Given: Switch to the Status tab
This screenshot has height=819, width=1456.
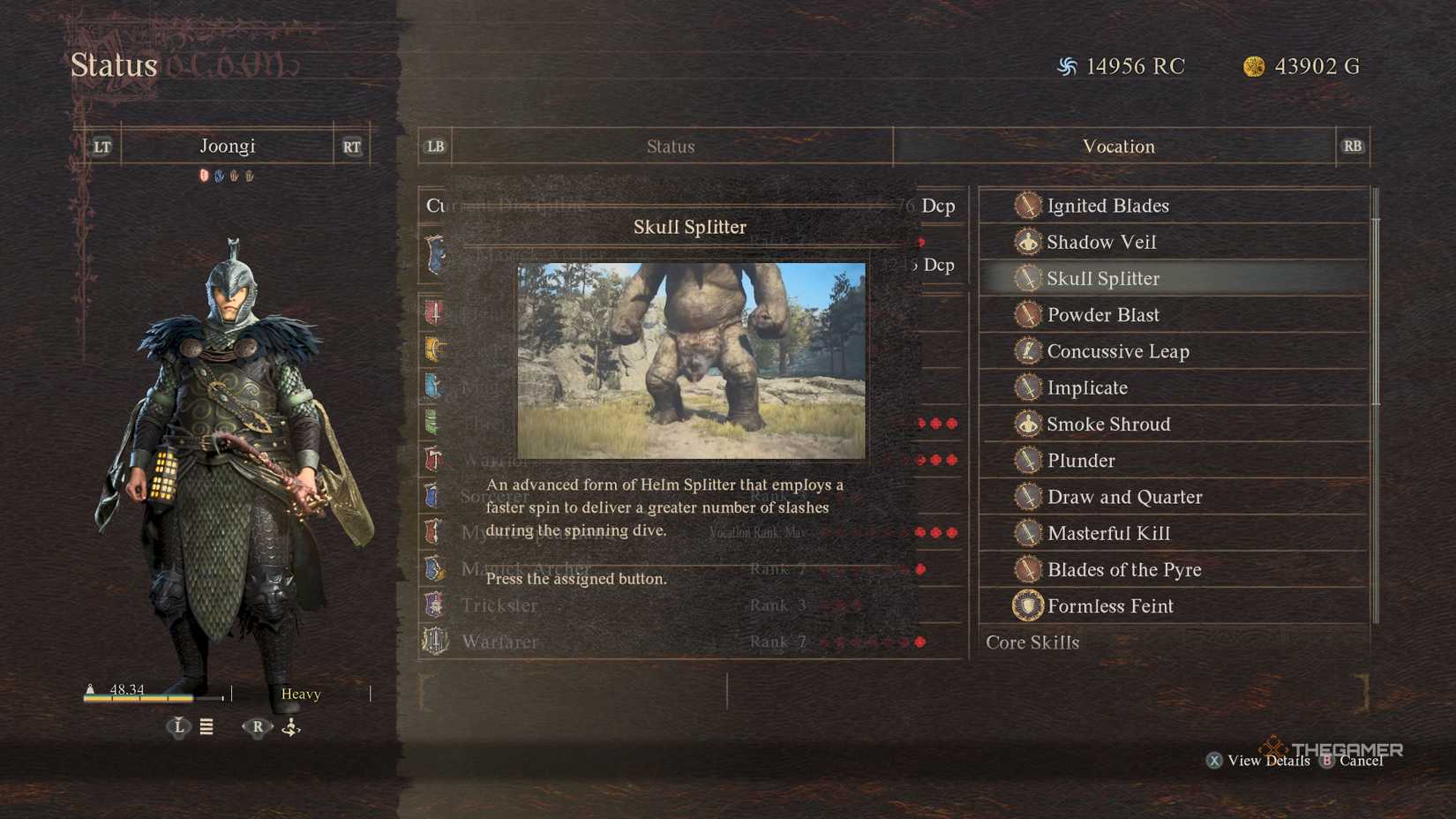Looking at the screenshot, I should (x=671, y=147).
